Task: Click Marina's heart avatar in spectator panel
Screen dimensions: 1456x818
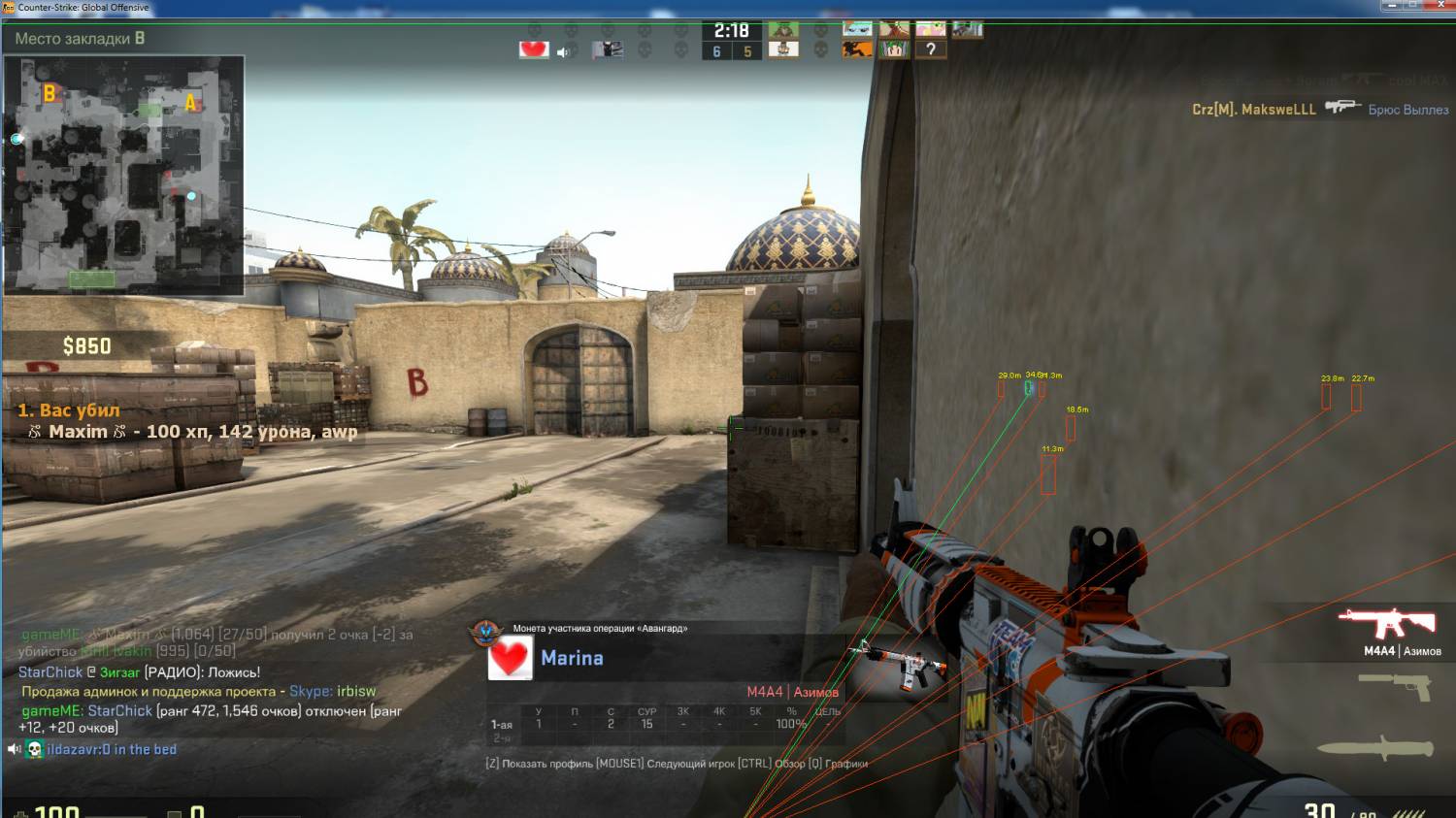Action: pyautogui.click(x=510, y=659)
